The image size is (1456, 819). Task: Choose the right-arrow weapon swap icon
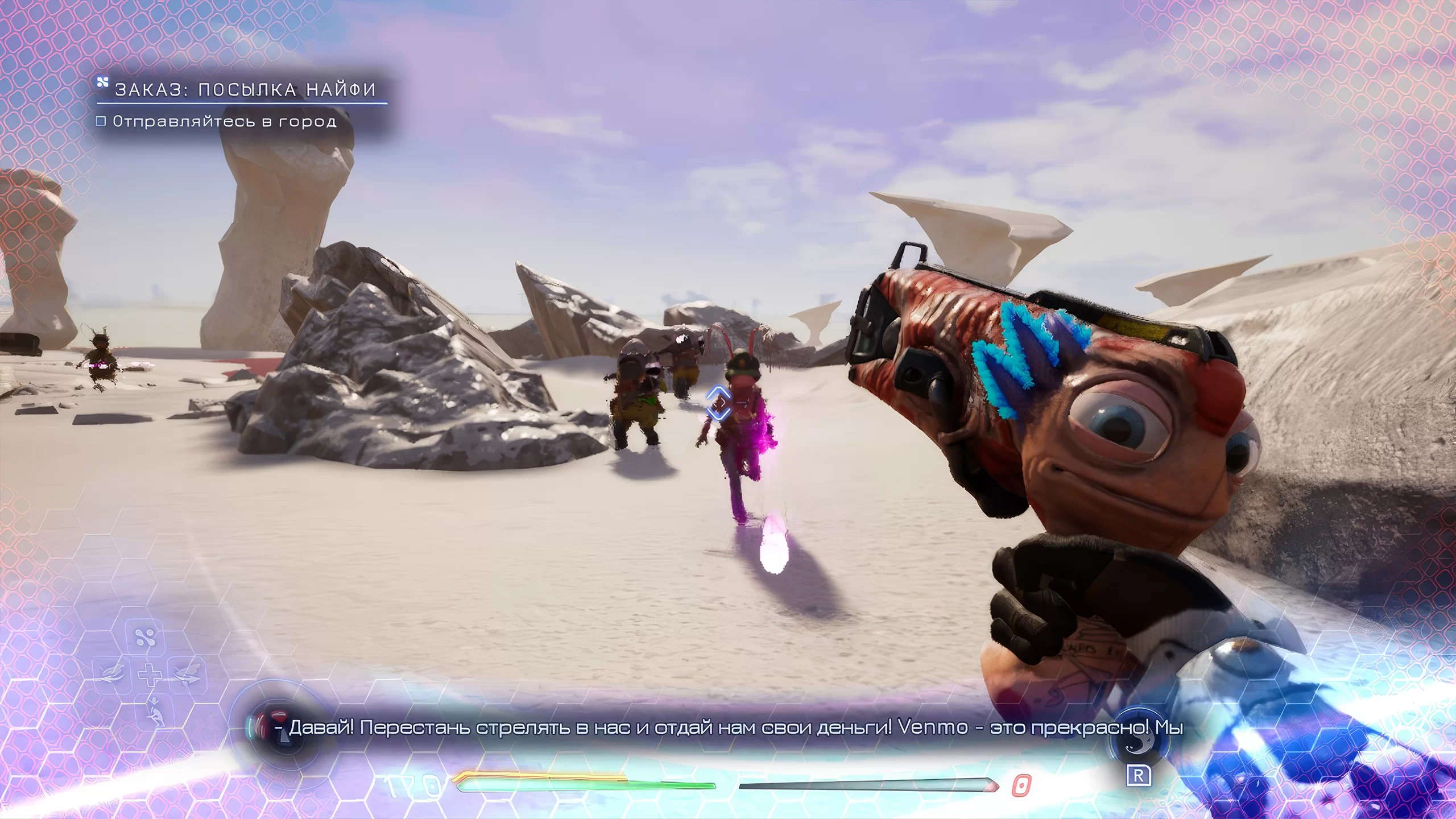tap(185, 675)
